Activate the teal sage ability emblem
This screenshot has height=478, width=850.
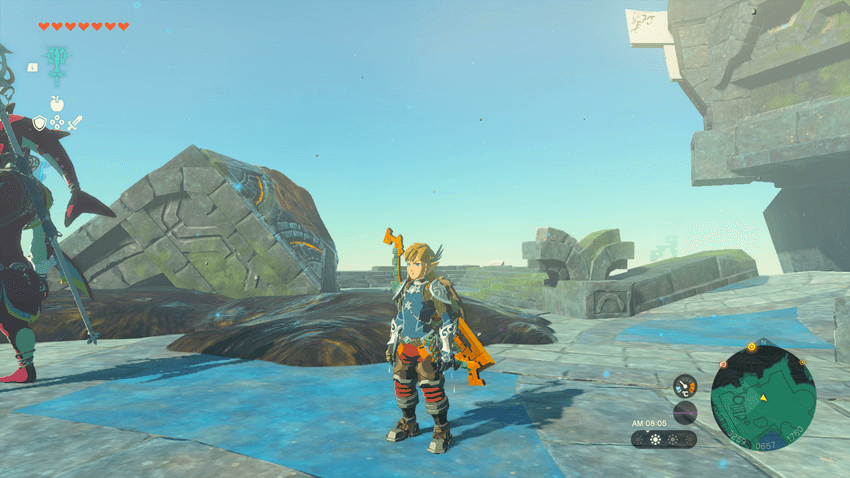click(56, 62)
